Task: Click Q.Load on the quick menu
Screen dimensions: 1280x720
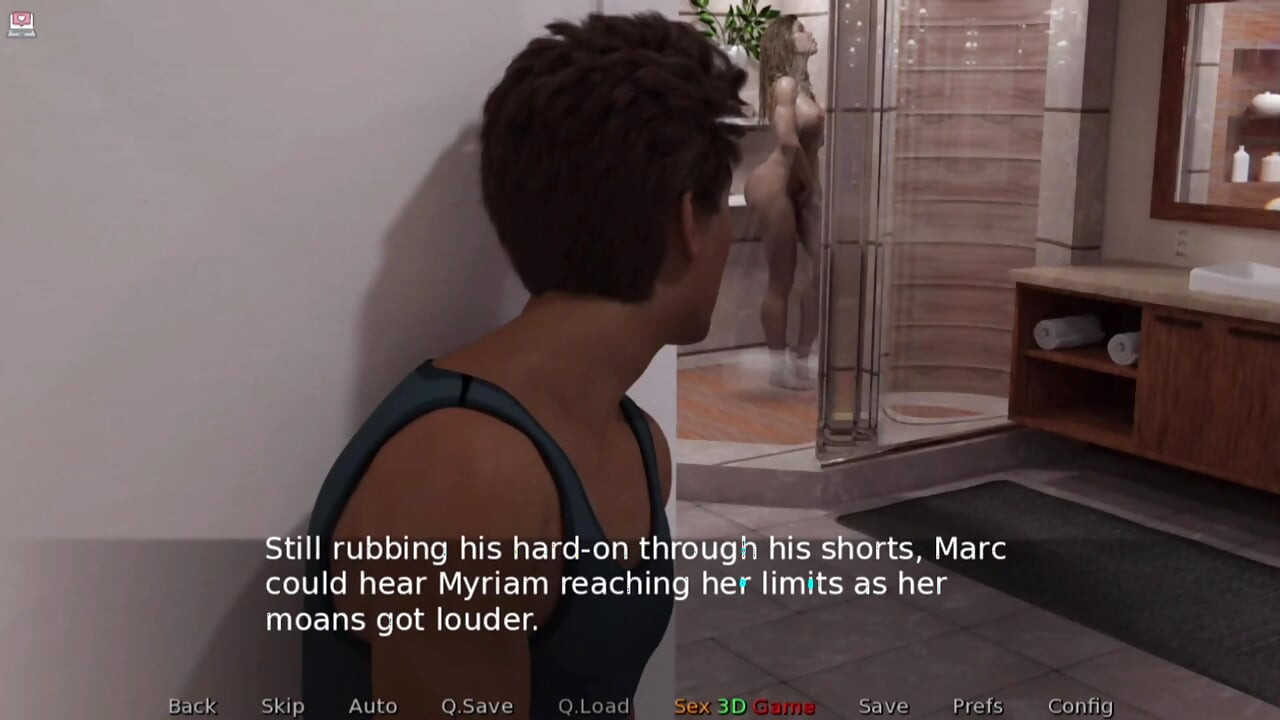Action: point(592,705)
